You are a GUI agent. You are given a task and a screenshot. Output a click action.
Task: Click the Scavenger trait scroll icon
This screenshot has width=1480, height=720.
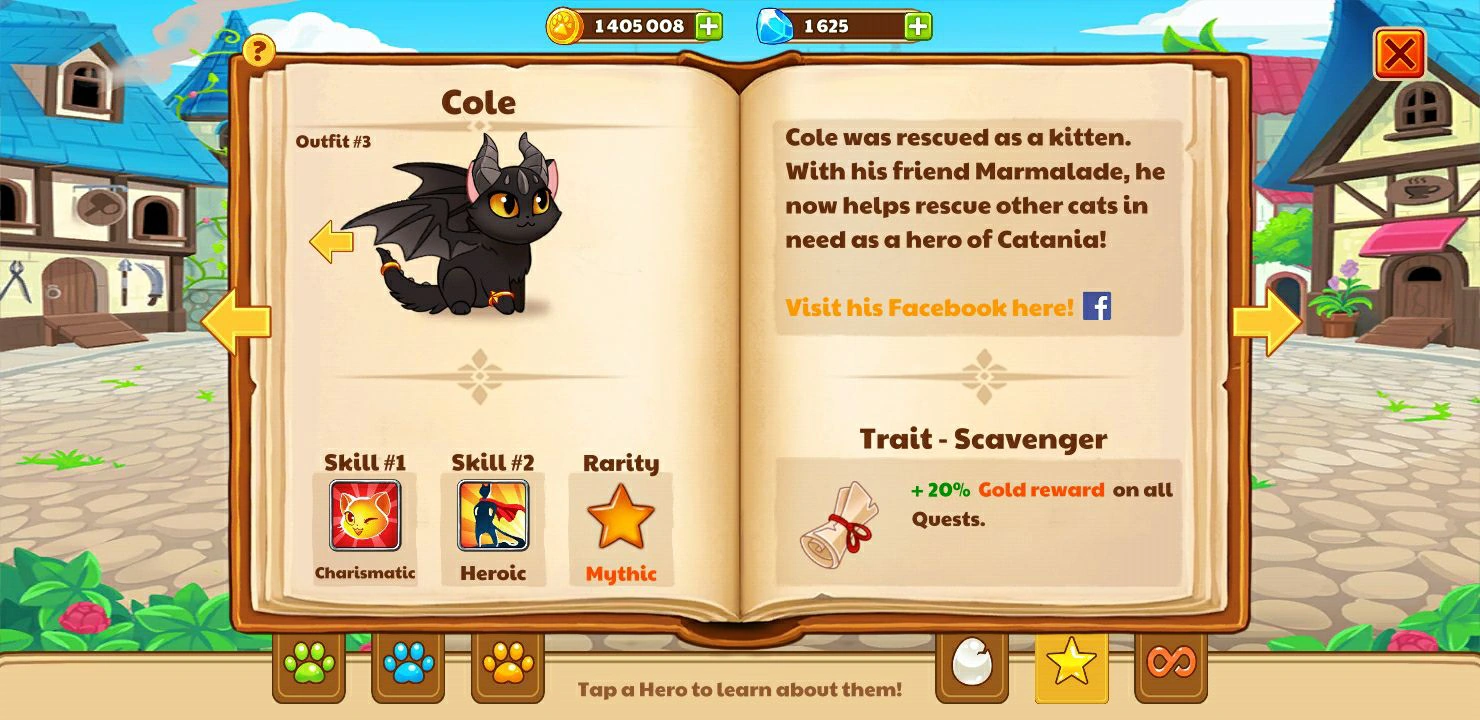click(x=836, y=519)
